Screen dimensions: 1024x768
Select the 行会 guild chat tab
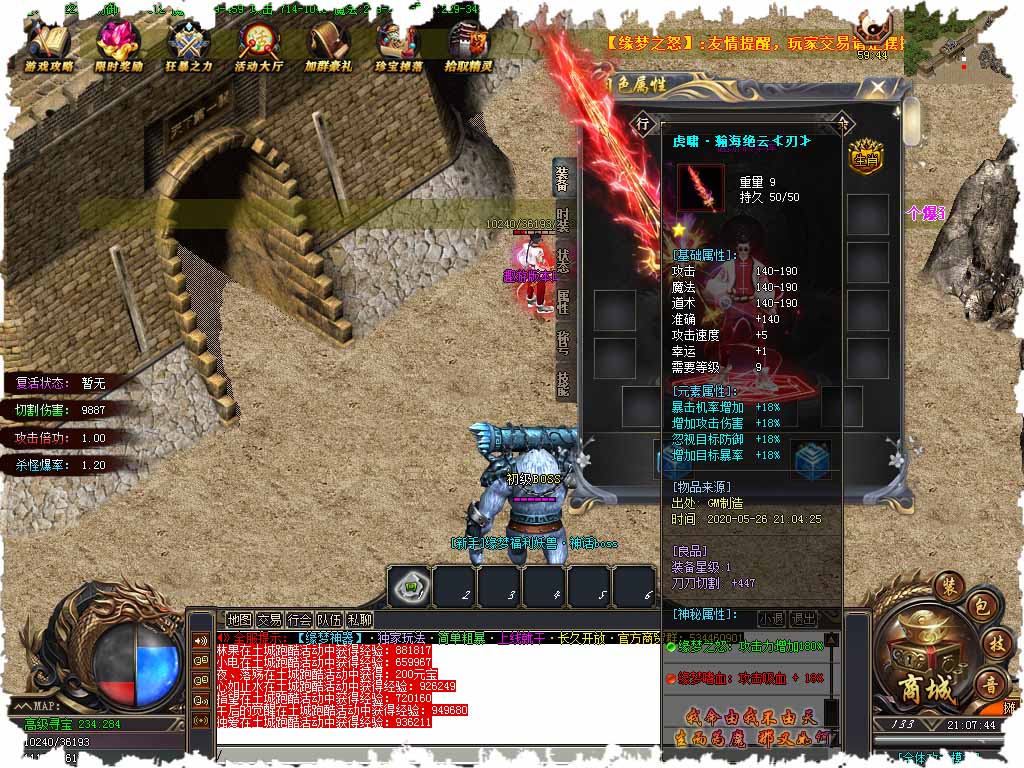299,620
